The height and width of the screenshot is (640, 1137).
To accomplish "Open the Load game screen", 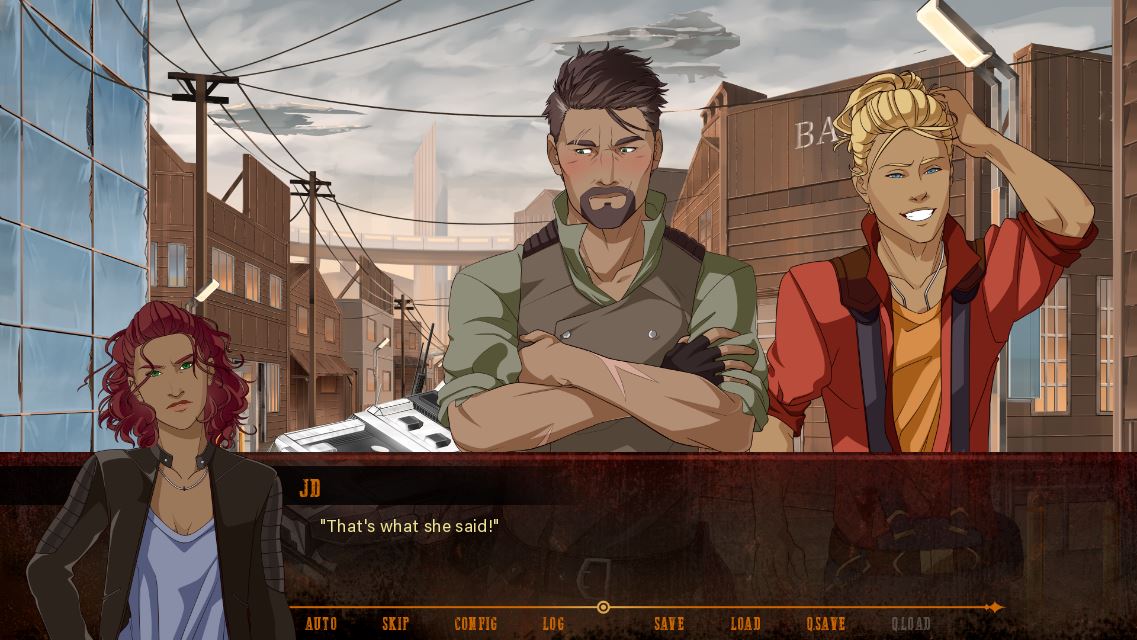I will point(745,624).
